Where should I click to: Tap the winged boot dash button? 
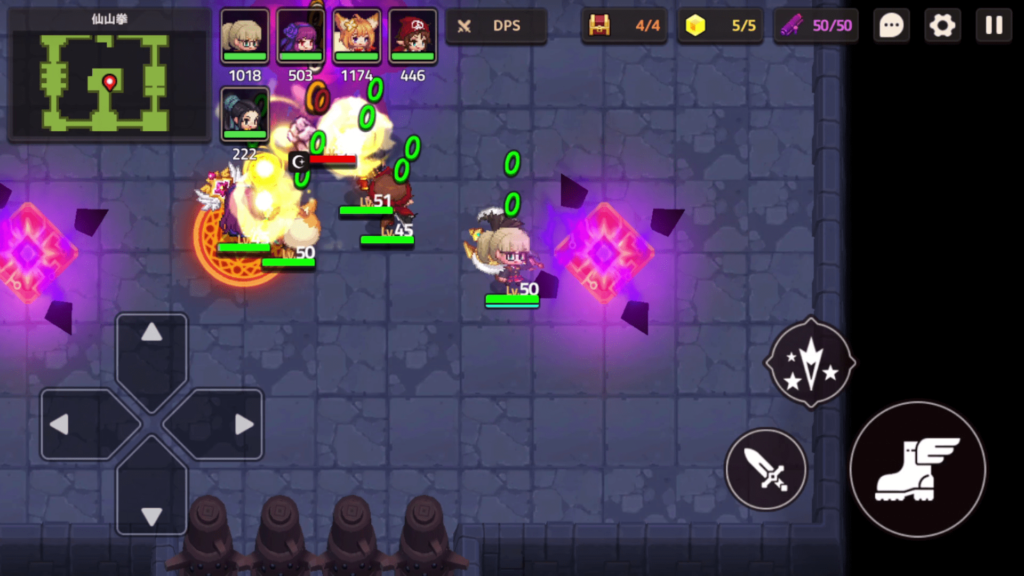(917, 469)
